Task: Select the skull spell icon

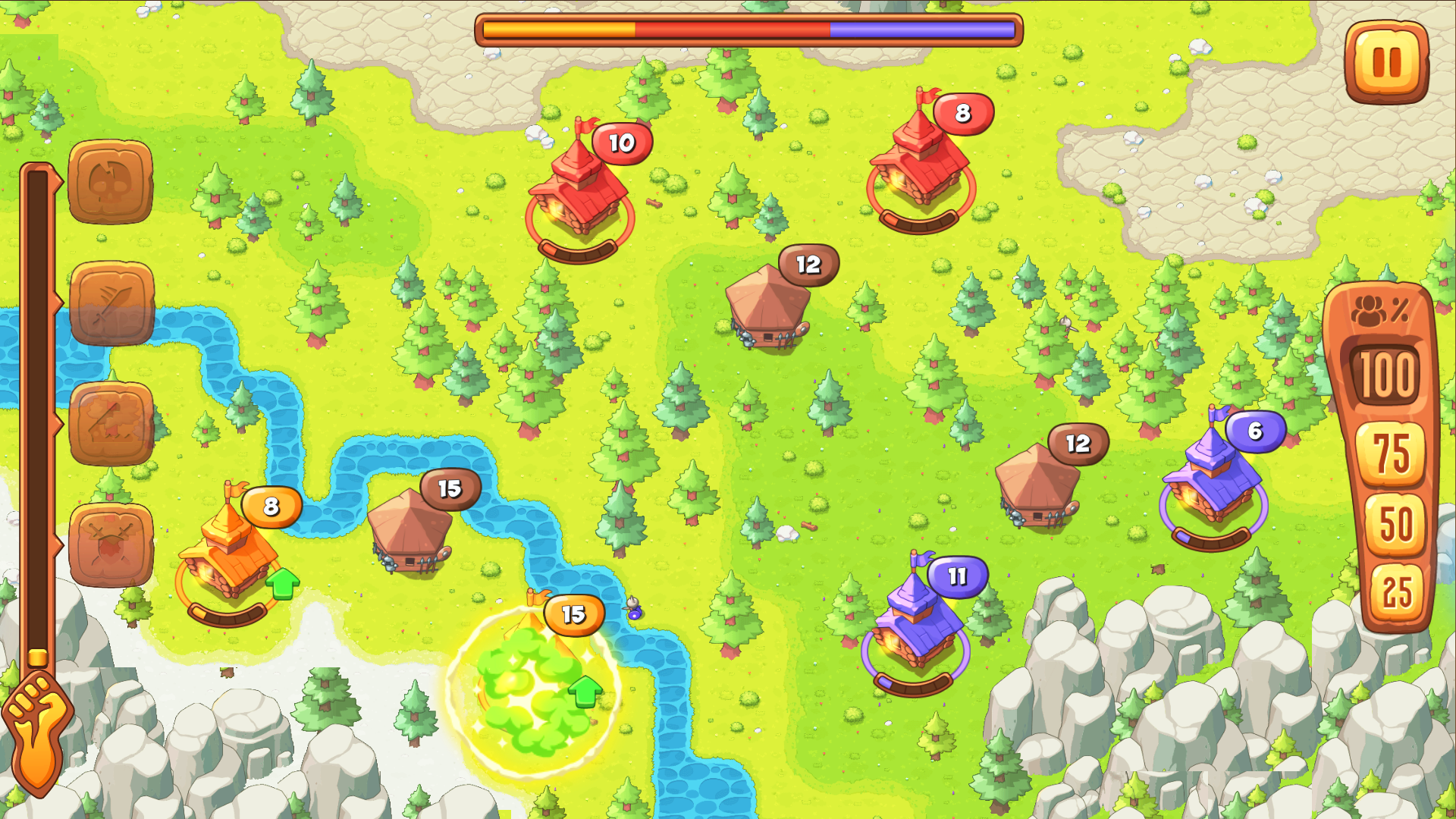Action: coord(110,182)
